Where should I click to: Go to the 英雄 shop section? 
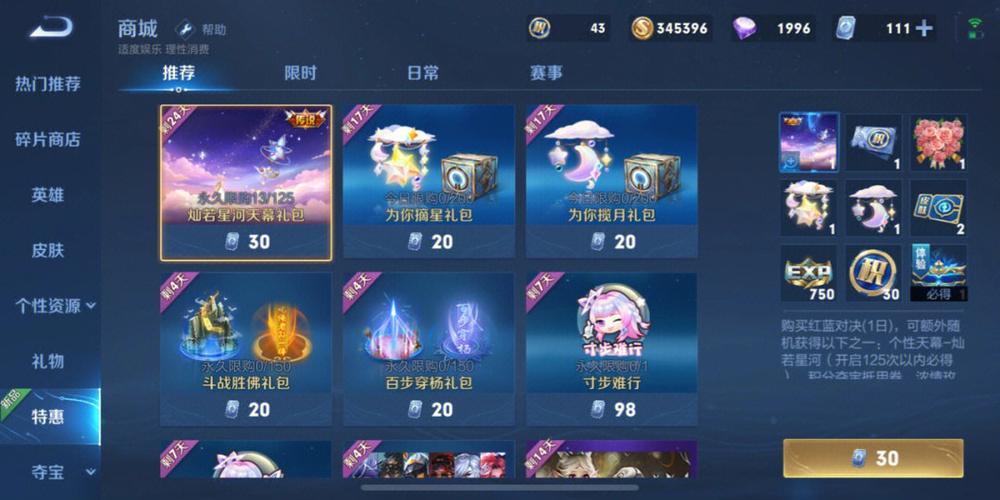click(x=48, y=195)
